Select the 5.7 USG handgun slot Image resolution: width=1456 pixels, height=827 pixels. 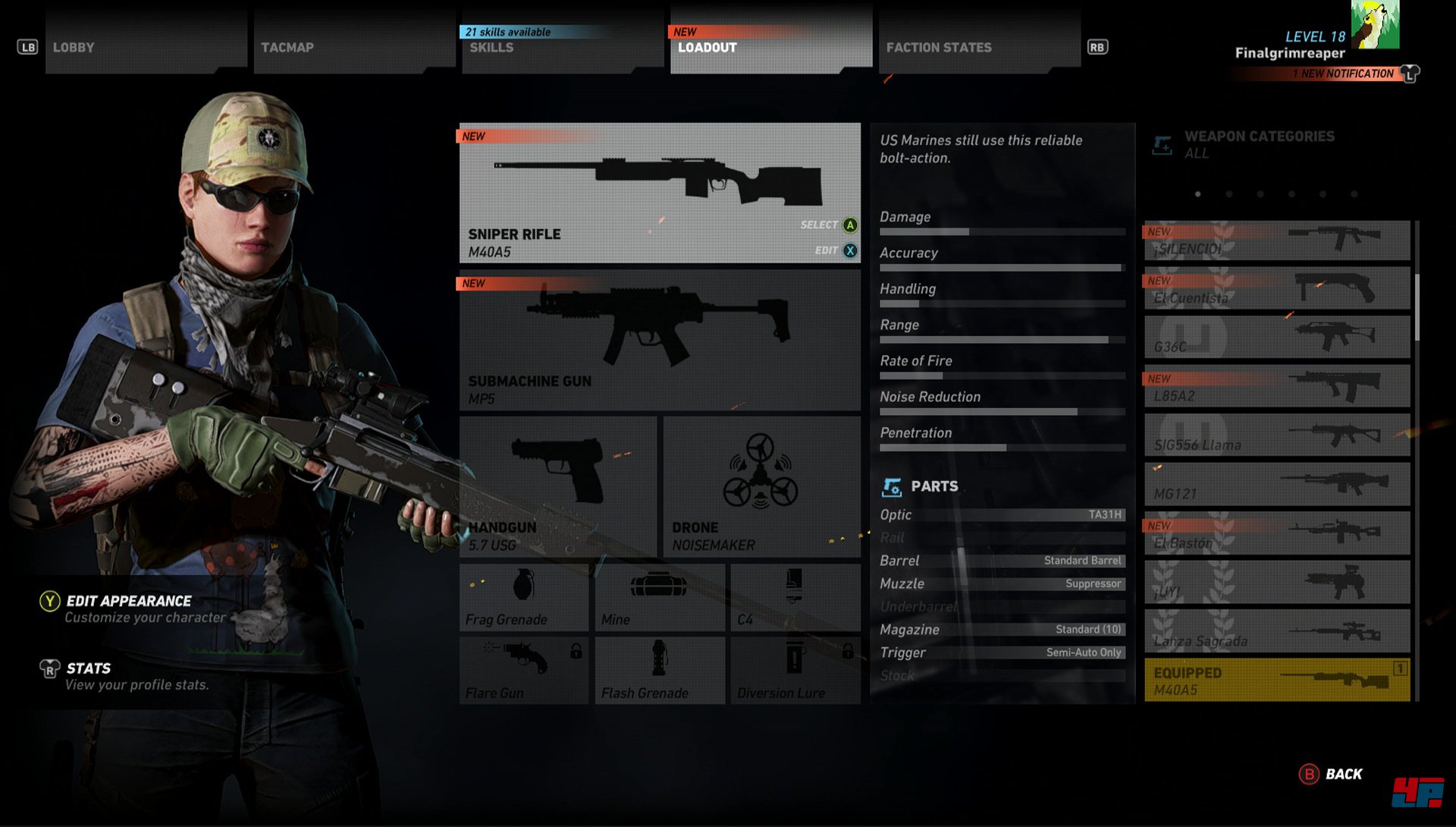(557, 486)
